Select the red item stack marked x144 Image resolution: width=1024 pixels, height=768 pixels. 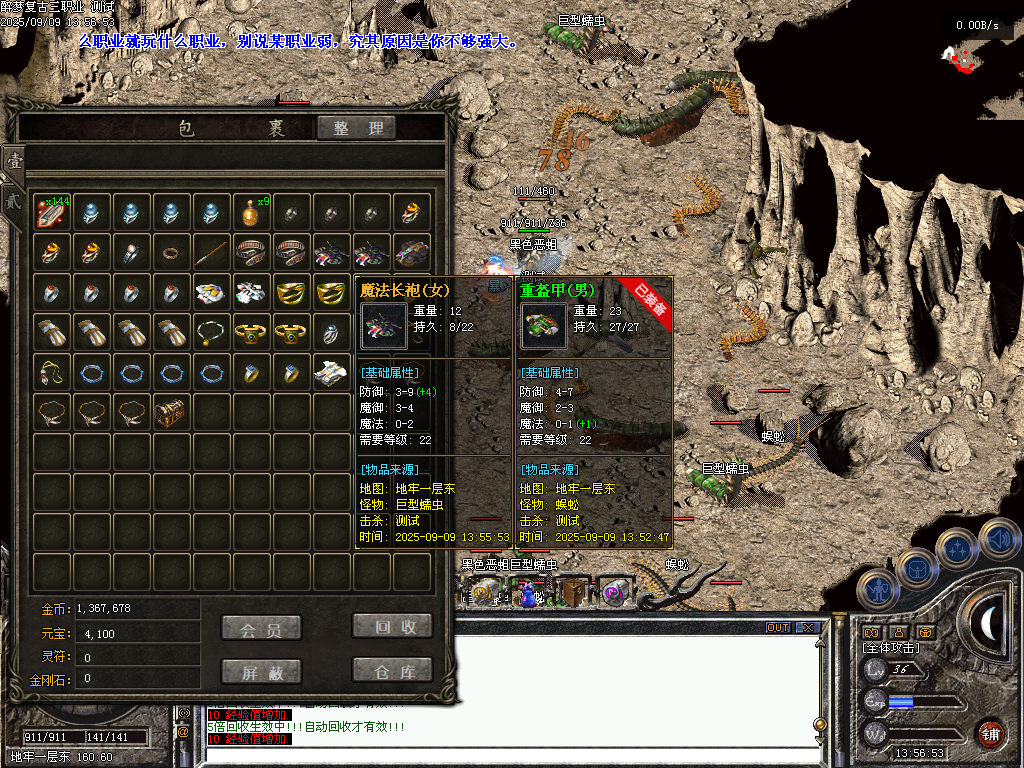(51, 211)
